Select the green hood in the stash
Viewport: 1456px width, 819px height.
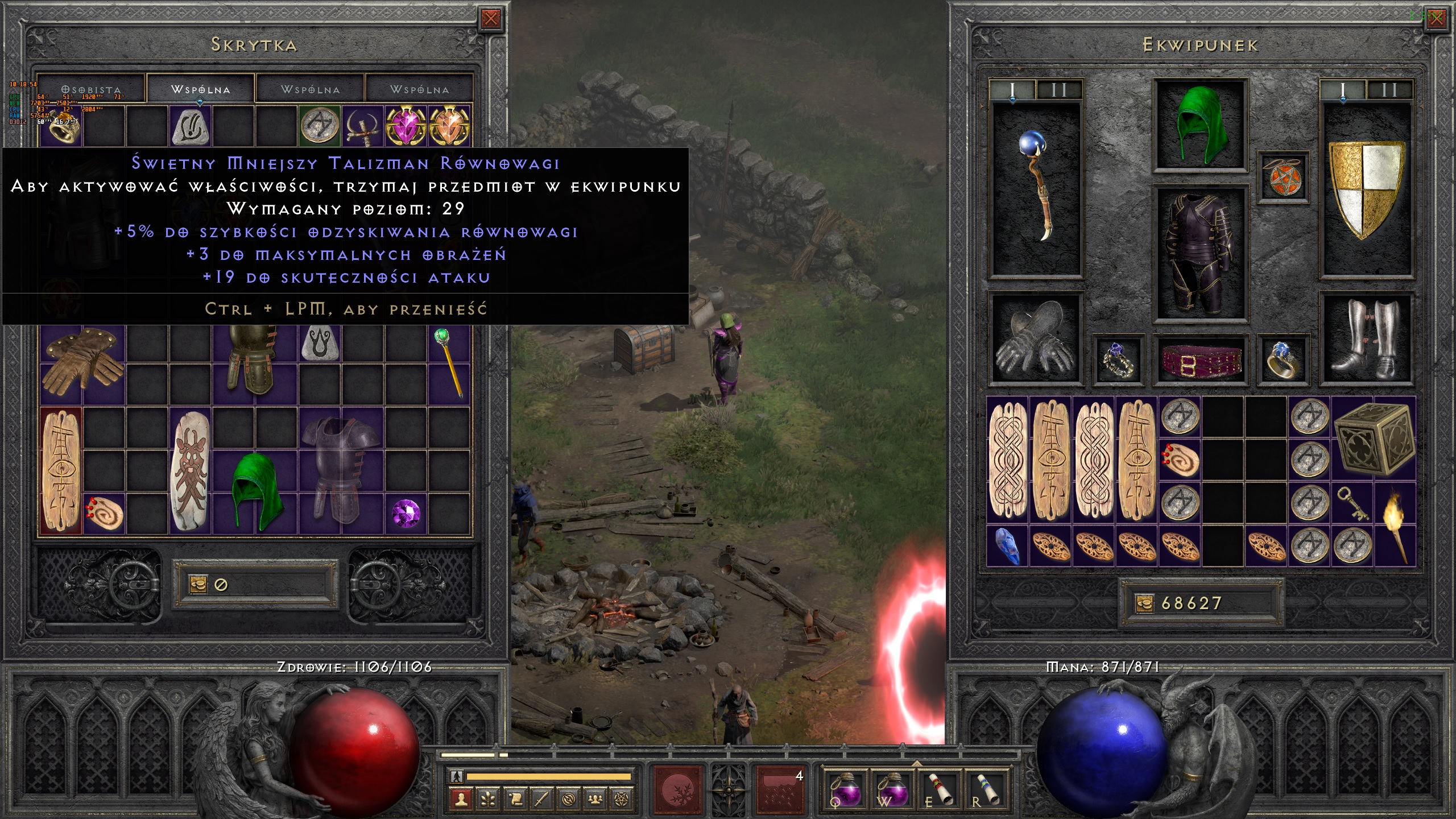(x=256, y=491)
